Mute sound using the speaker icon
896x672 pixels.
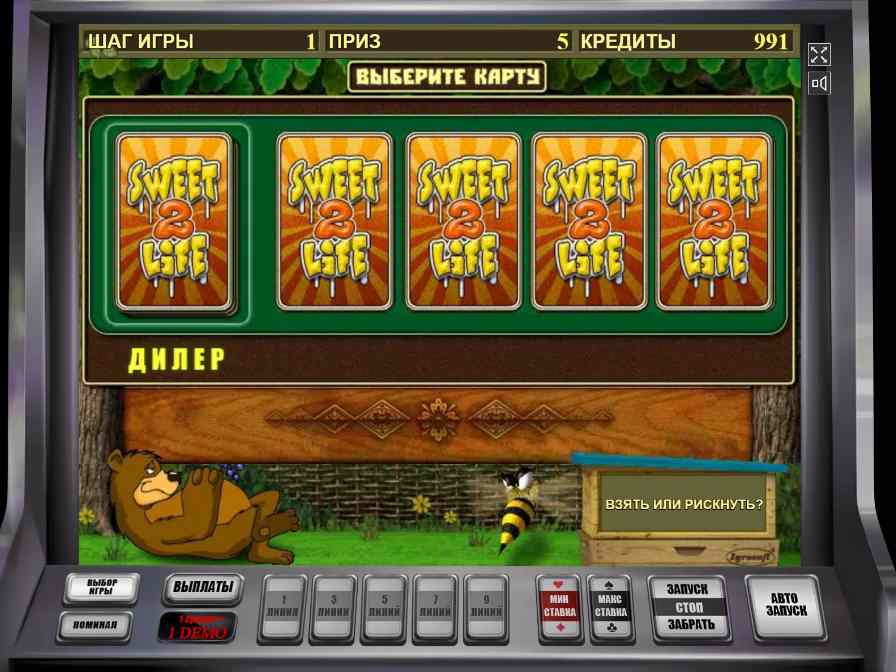tap(819, 83)
